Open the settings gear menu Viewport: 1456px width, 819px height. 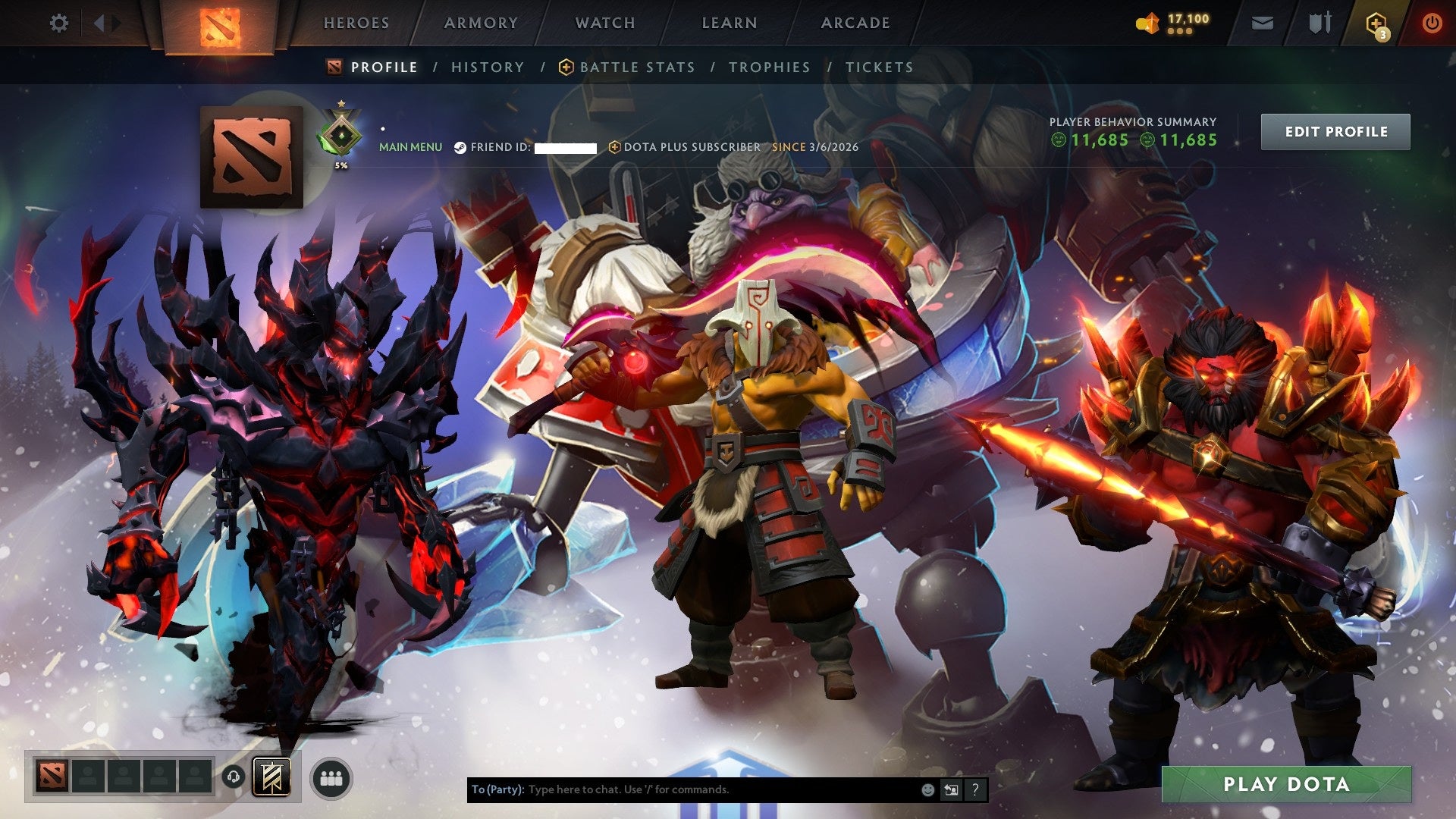point(59,23)
